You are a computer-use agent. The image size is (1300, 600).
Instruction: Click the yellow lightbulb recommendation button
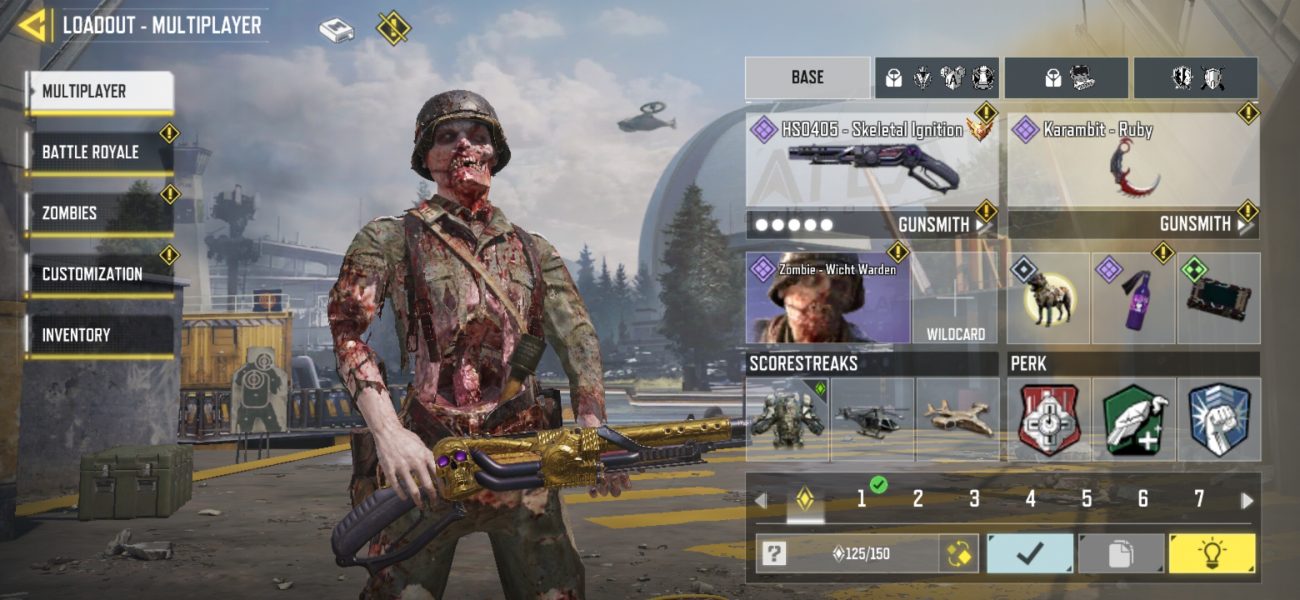click(1211, 553)
